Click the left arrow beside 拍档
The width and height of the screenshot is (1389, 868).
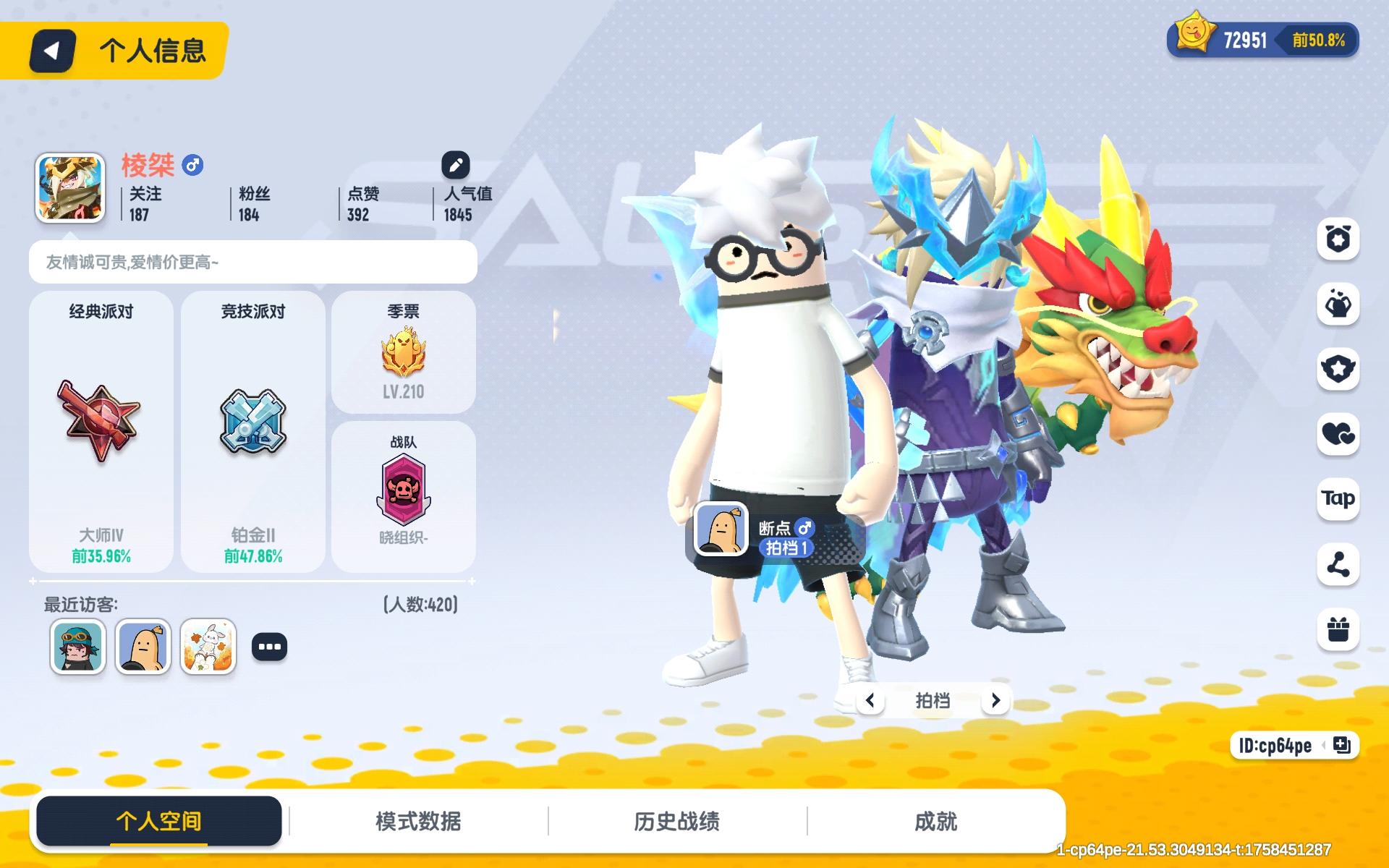click(870, 700)
